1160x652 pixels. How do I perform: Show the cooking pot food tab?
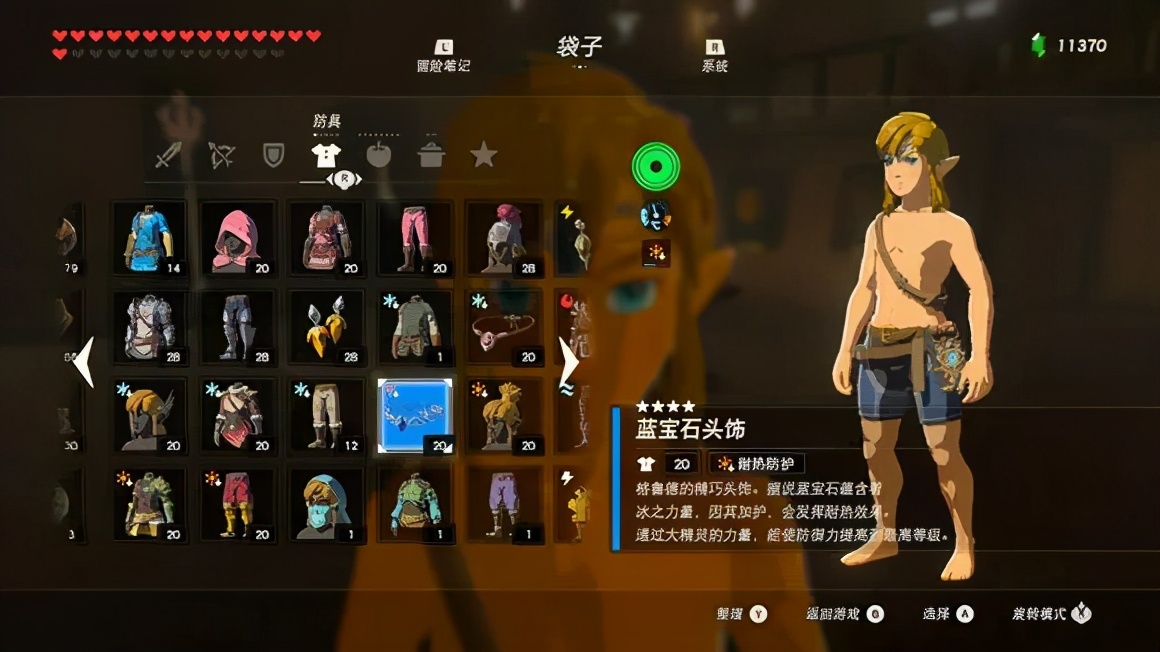pos(431,156)
